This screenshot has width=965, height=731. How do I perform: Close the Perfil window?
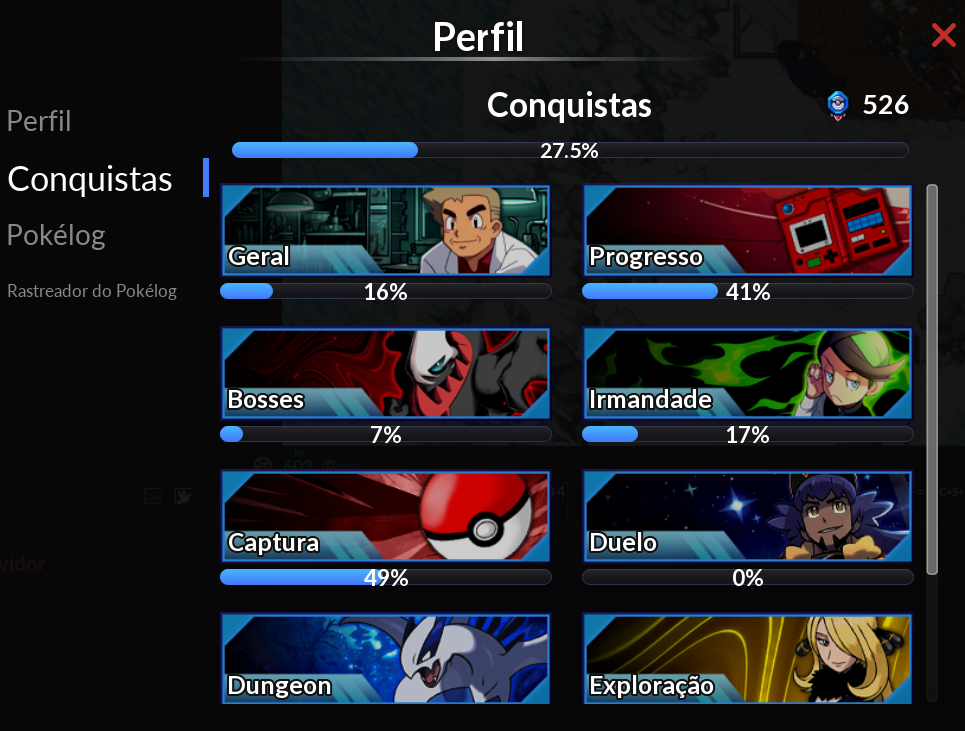point(943,37)
